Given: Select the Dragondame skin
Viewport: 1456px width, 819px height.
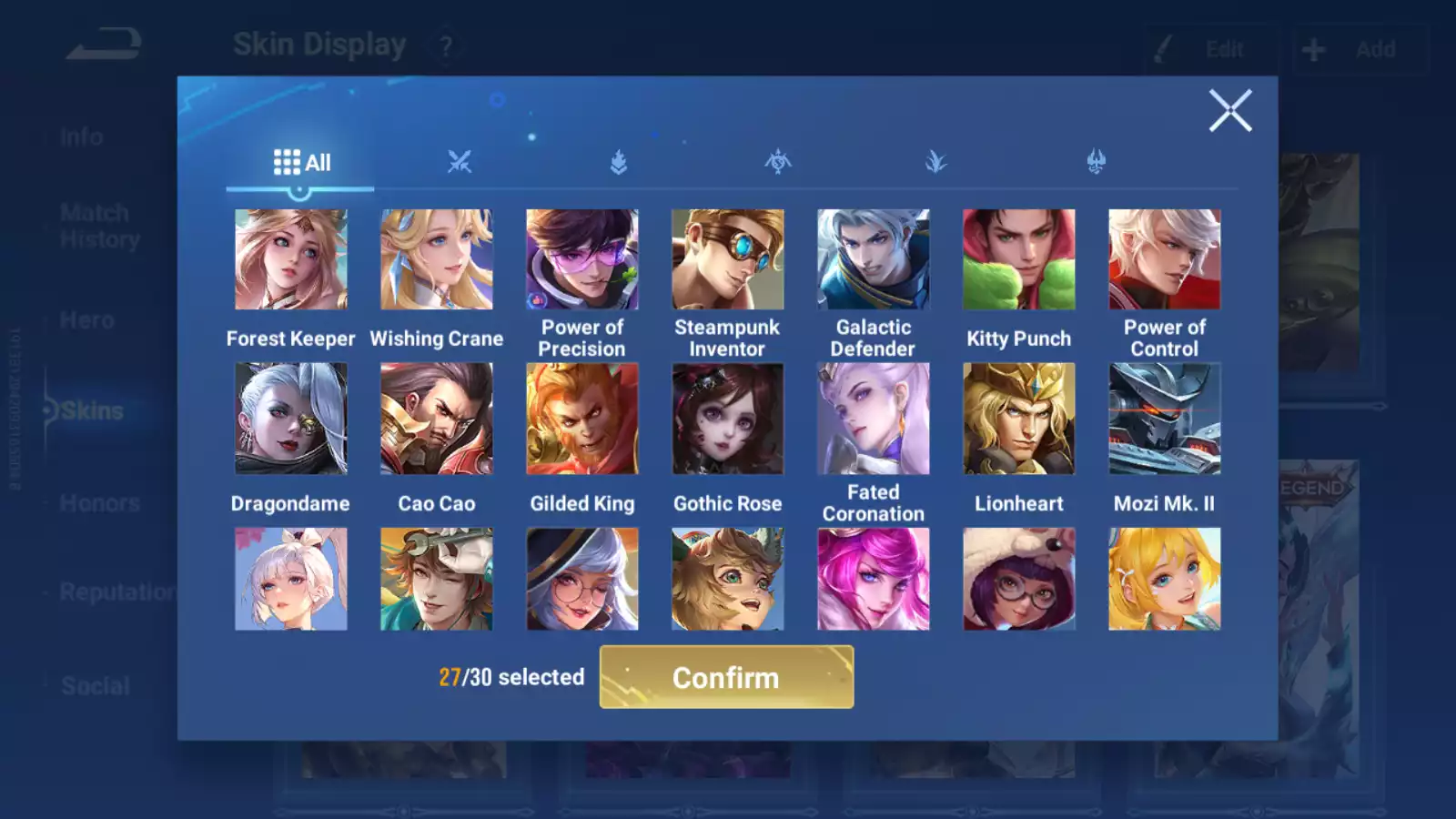Looking at the screenshot, I should [x=291, y=419].
